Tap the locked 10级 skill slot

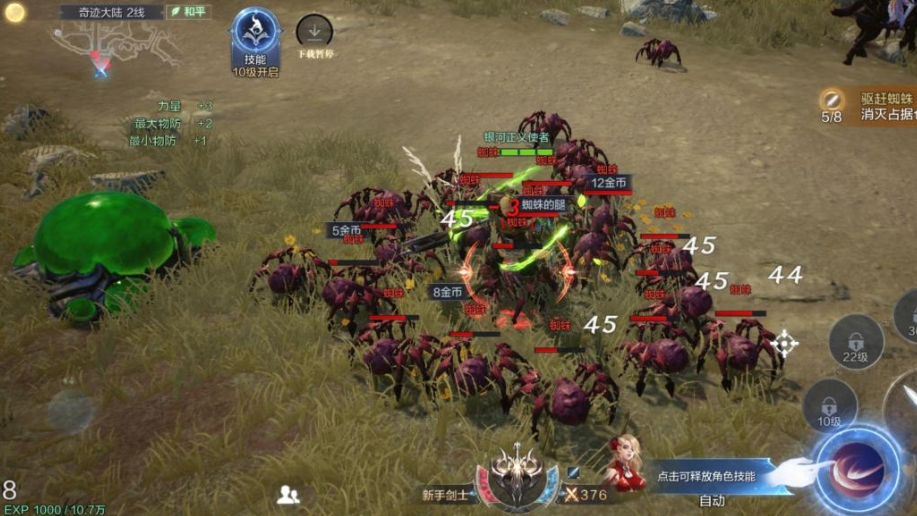[x=829, y=405]
